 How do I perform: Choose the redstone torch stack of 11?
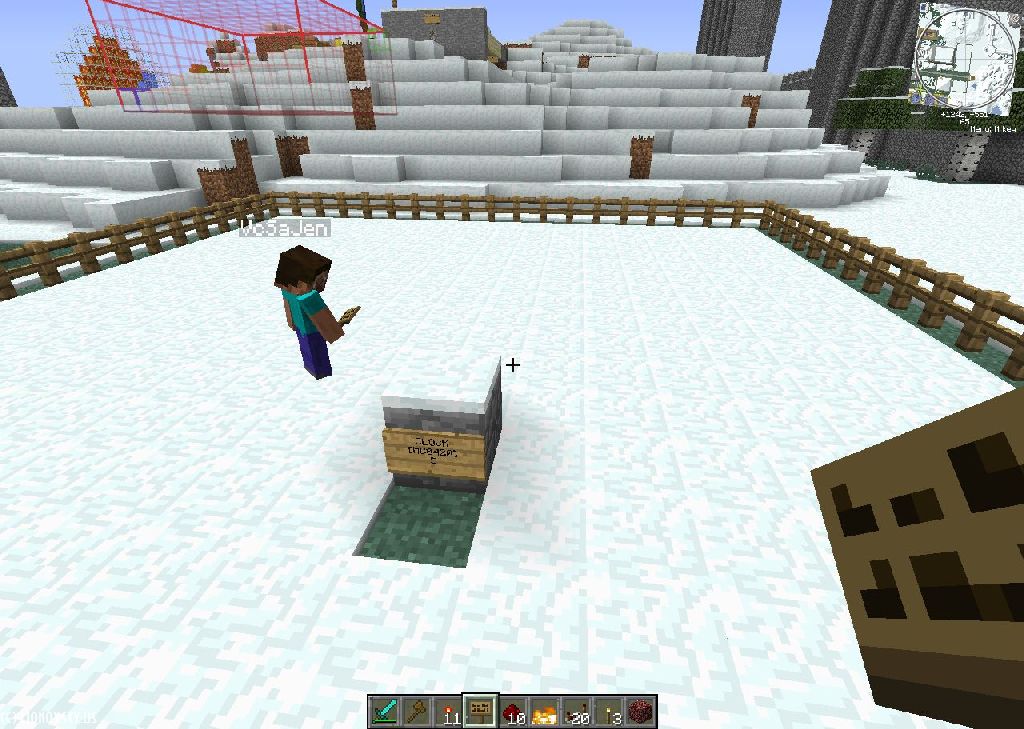tap(448, 711)
